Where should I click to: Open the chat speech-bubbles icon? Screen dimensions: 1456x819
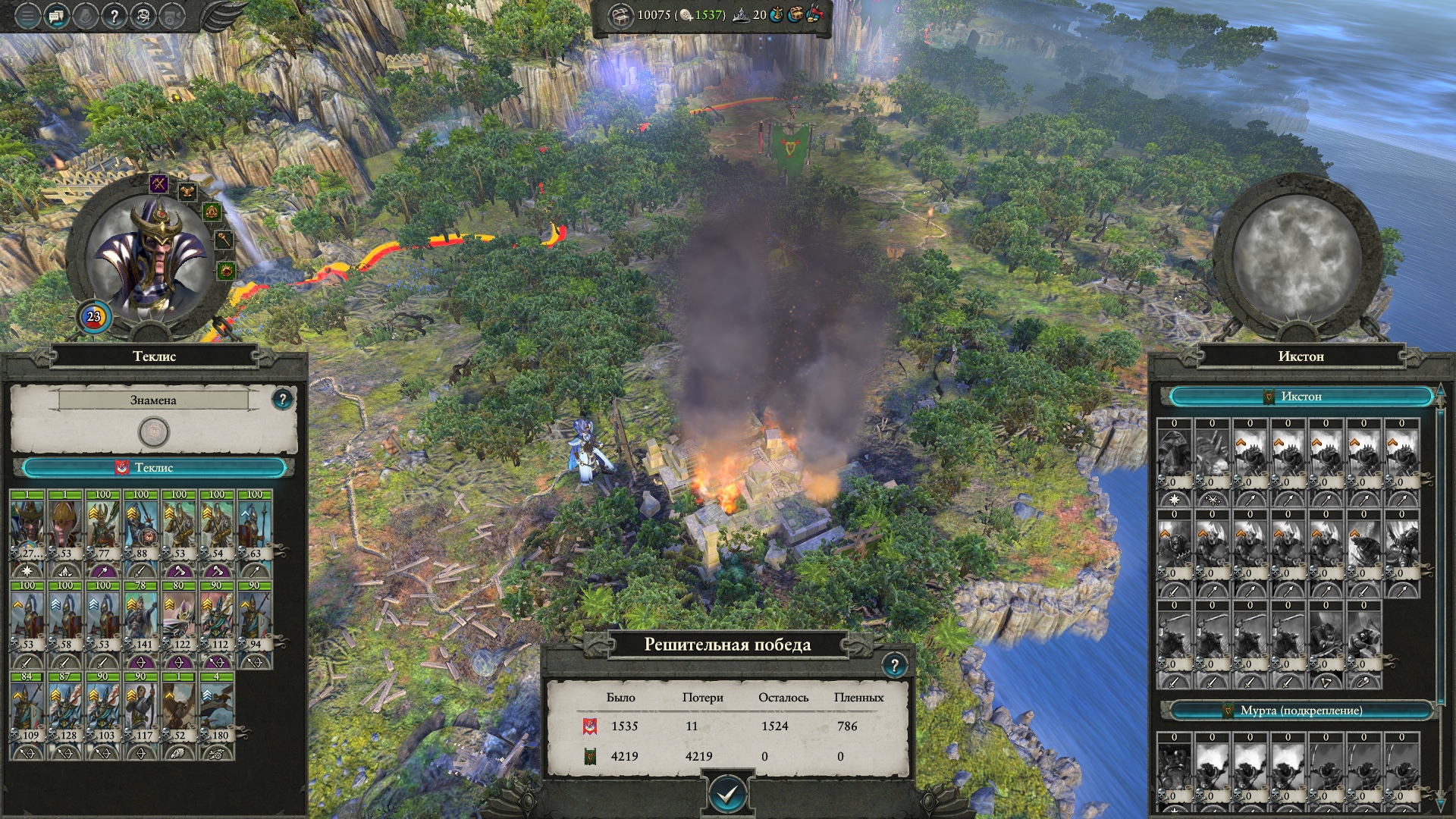[56, 16]
